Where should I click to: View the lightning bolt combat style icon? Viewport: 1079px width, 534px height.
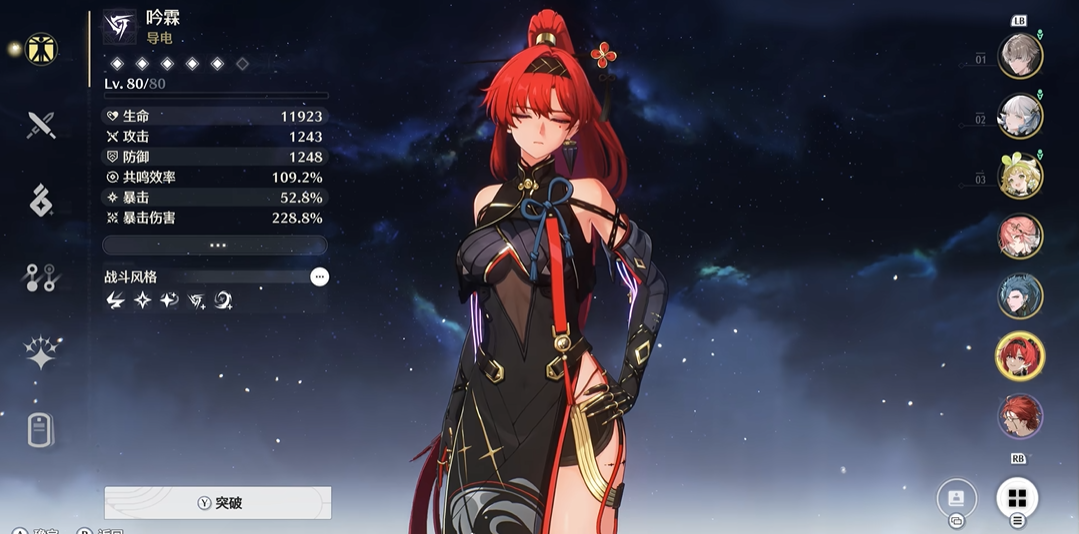[x=115, y=300]
